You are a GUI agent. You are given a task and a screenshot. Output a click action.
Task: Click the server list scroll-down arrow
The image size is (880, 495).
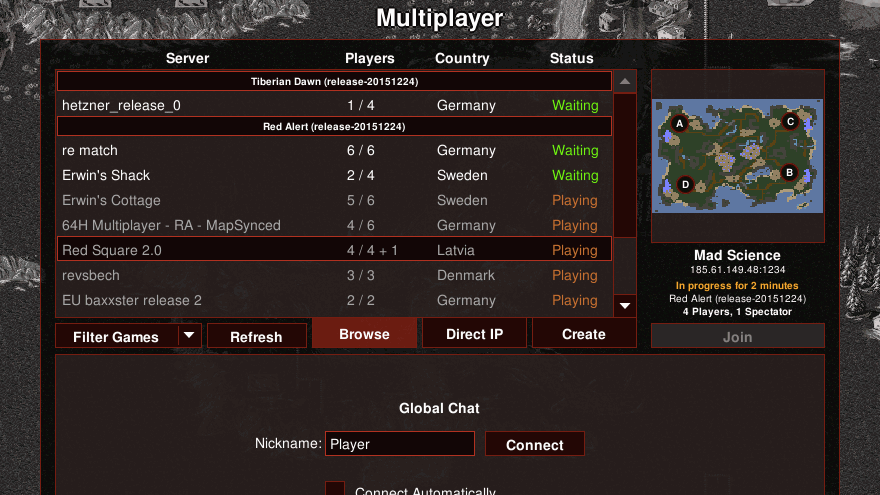625,305
